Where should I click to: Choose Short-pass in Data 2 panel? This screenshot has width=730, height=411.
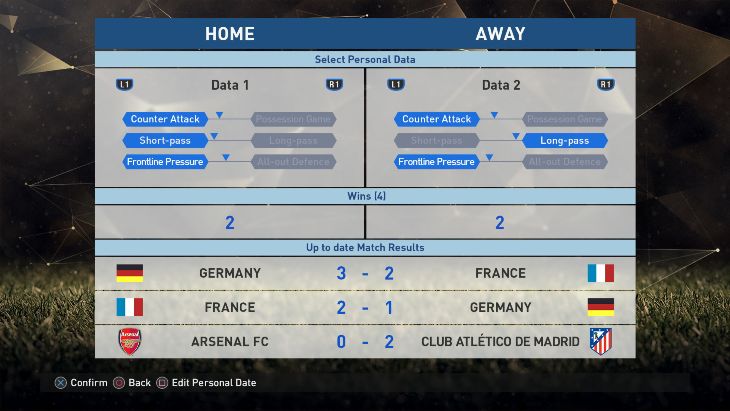coord(436,141)
